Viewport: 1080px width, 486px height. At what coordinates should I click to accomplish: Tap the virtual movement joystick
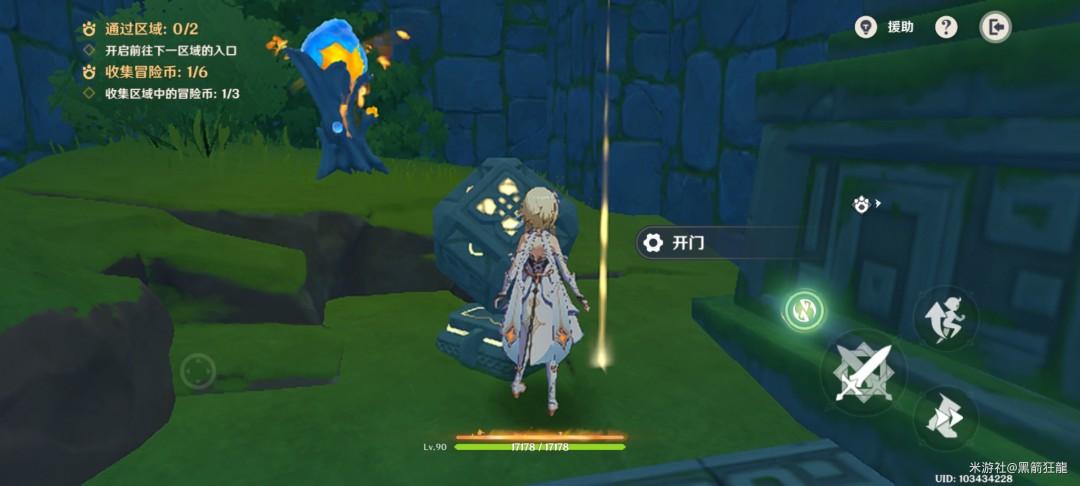click(199, 373)
